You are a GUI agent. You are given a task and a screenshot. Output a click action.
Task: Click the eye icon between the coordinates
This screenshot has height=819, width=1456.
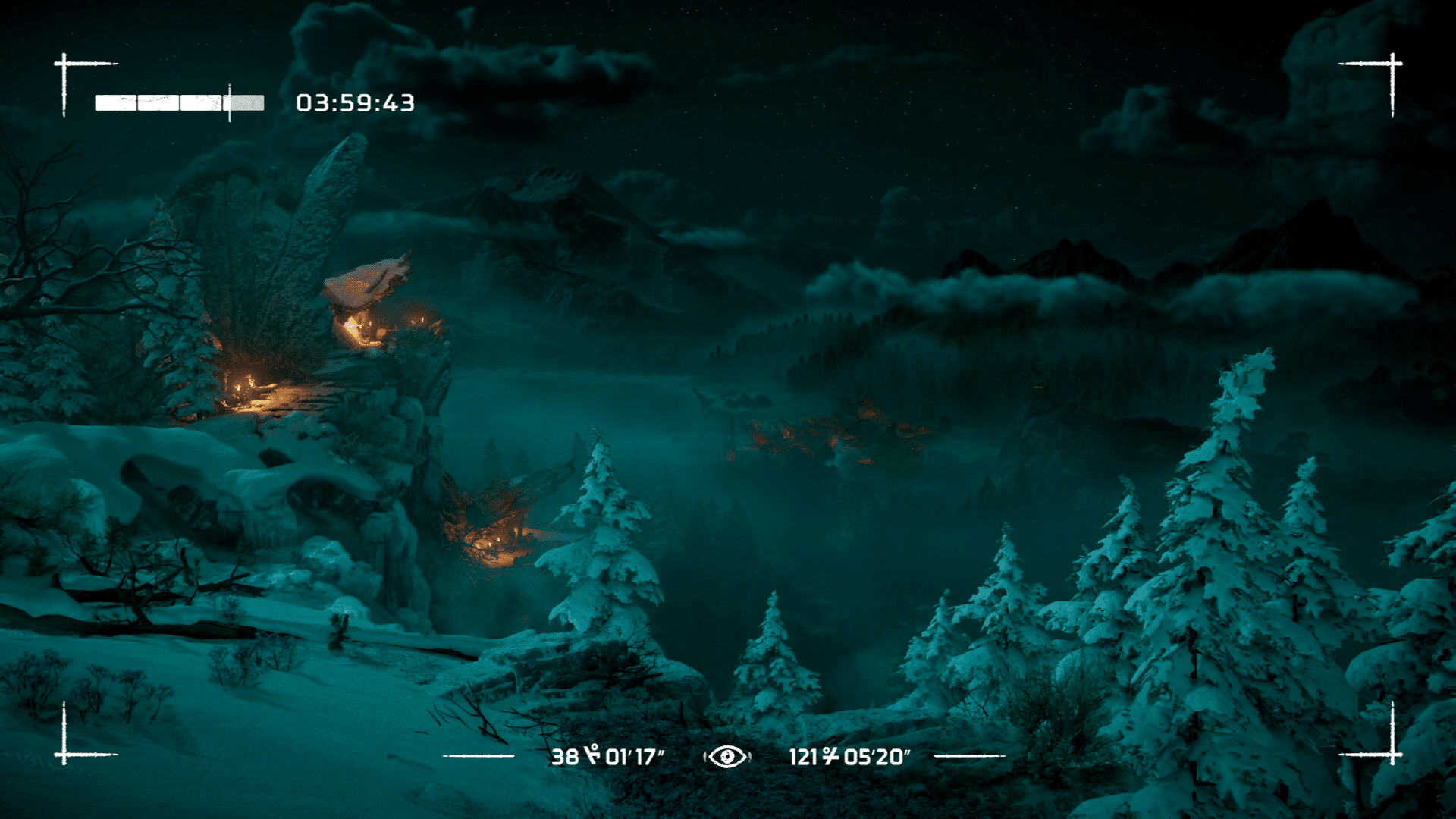727,756
